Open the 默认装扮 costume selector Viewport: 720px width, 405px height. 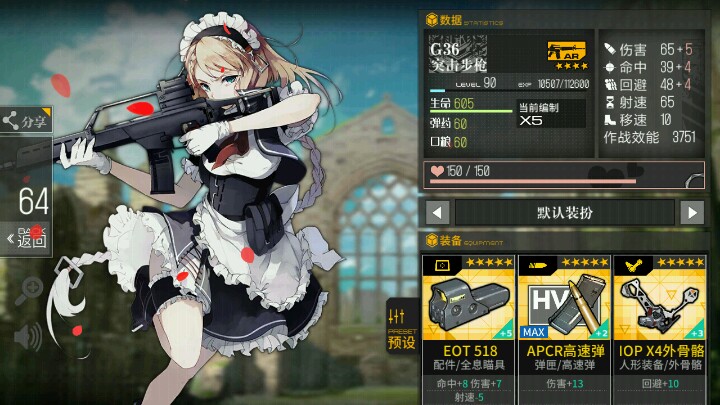click(564, 212)
